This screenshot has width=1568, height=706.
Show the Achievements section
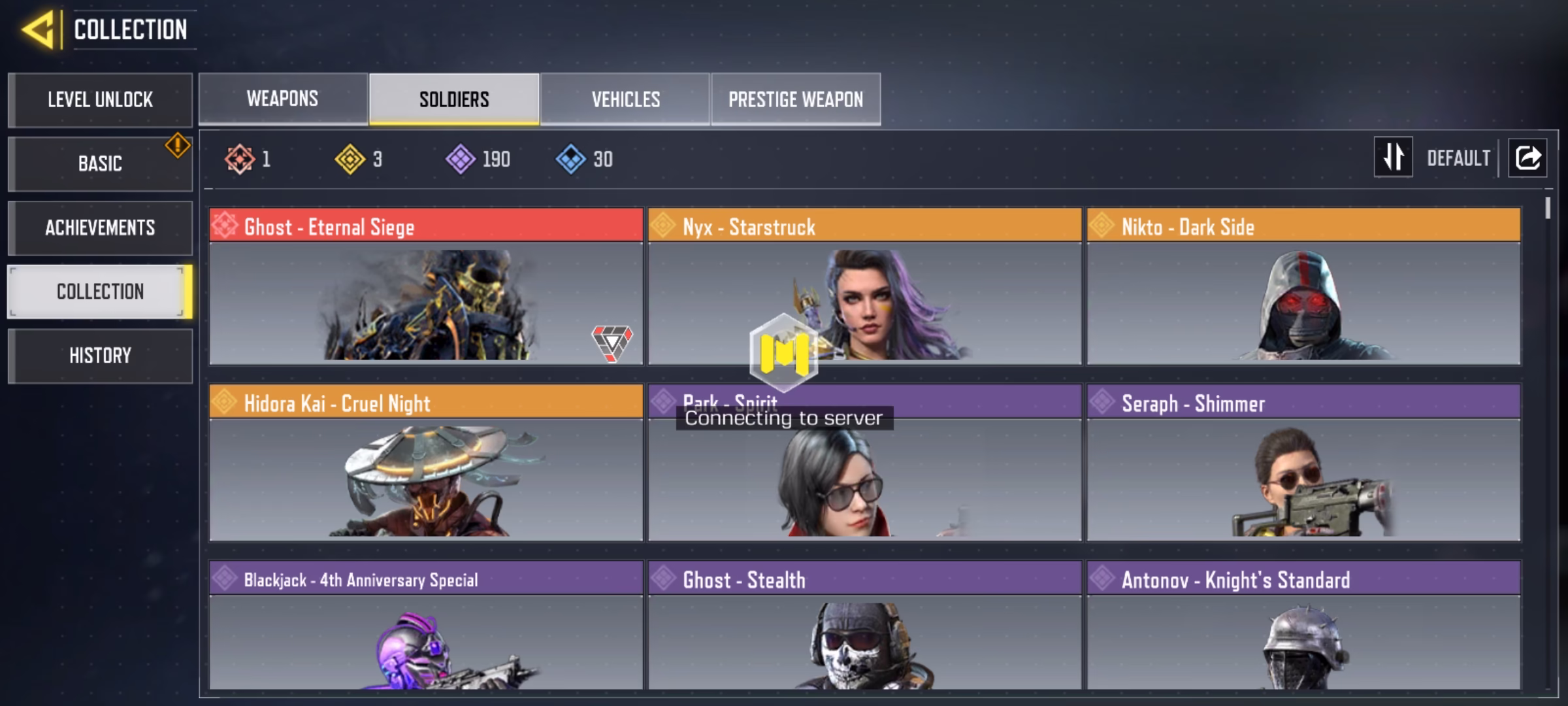point(100,227)
